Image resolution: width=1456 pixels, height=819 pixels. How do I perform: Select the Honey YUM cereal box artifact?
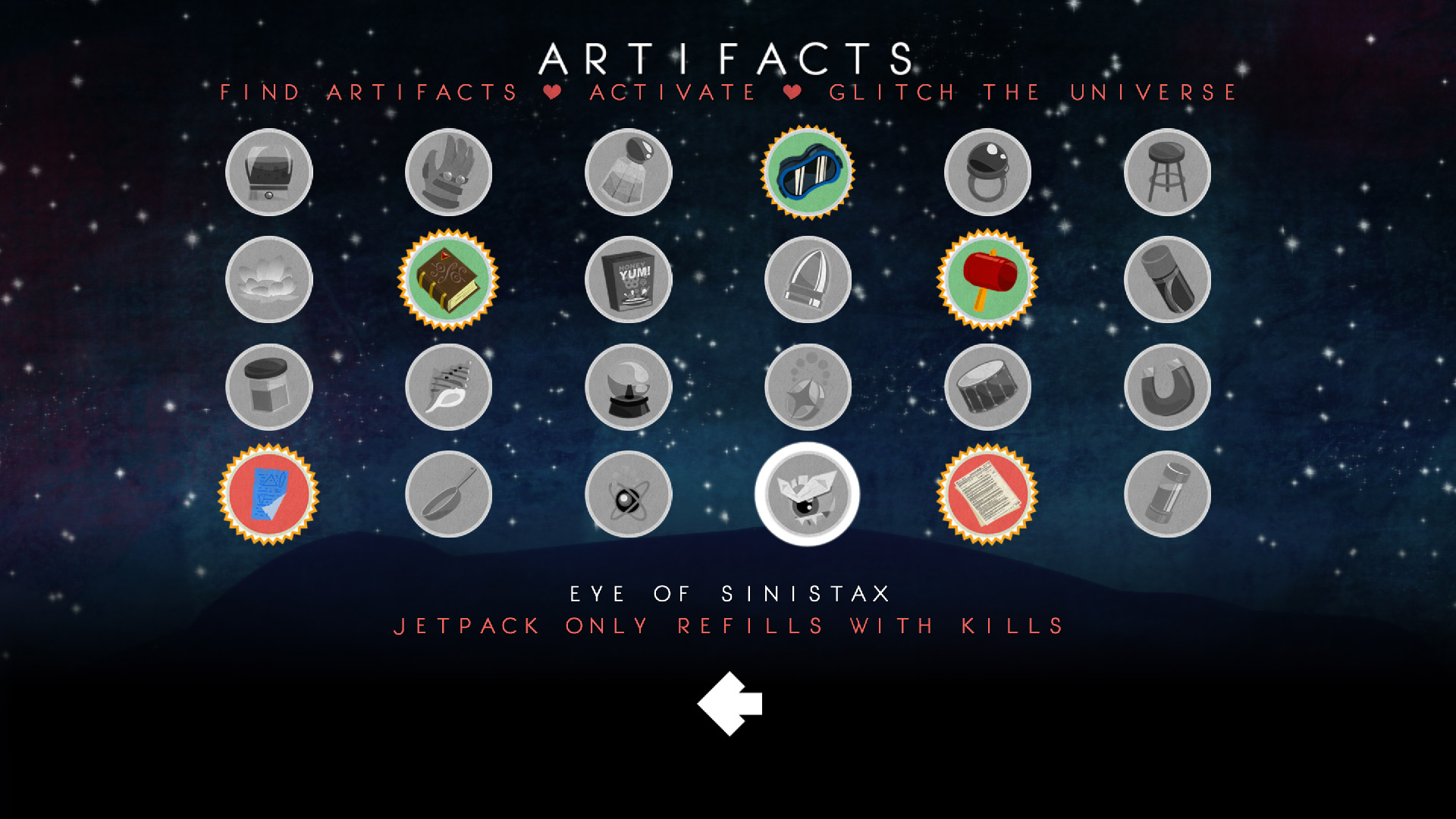click(x=628, y=279)
